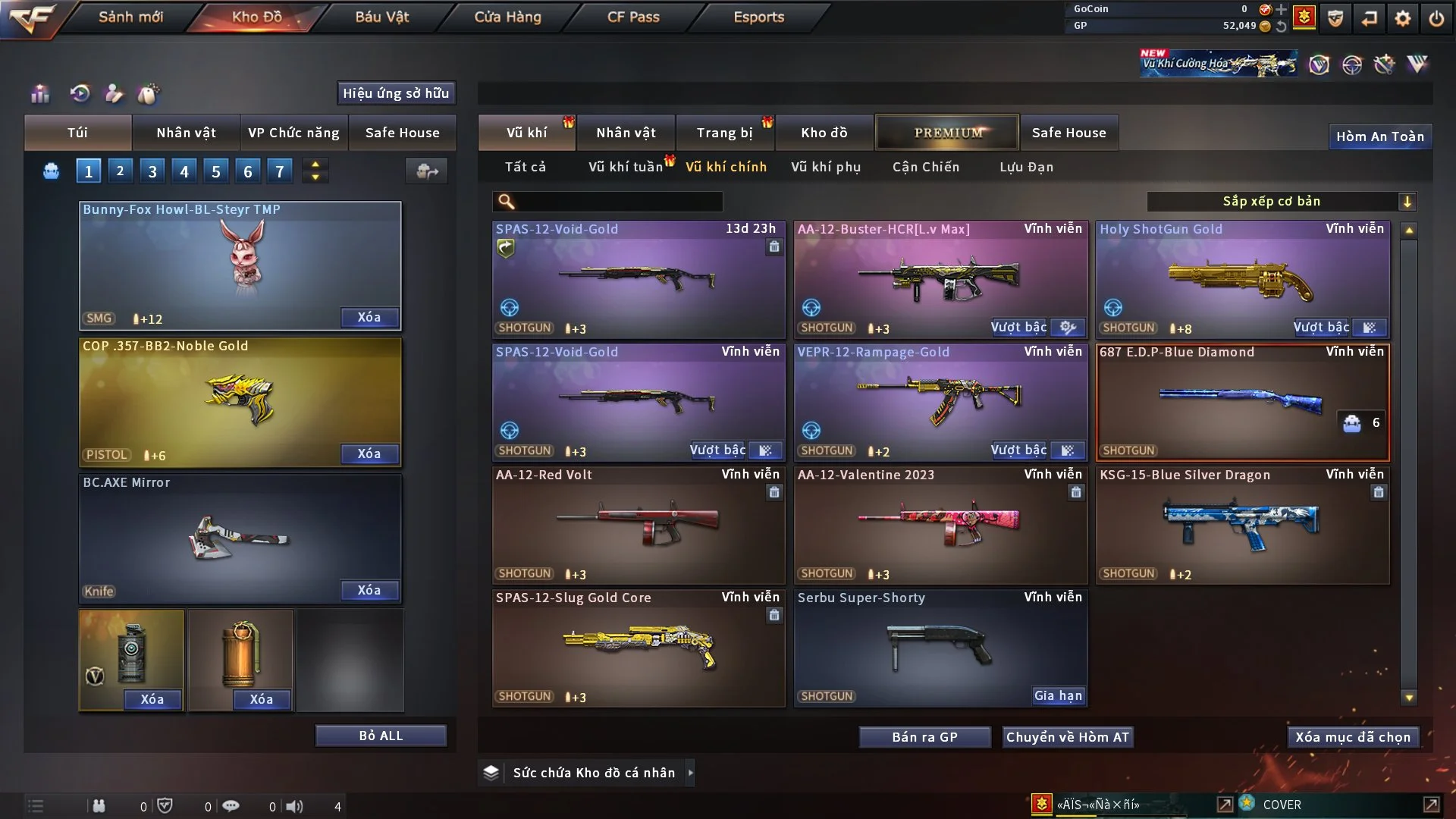
Task: Extend the Serbu Super-Shorty with Gia hạn
Action: tap(1058, 695)
